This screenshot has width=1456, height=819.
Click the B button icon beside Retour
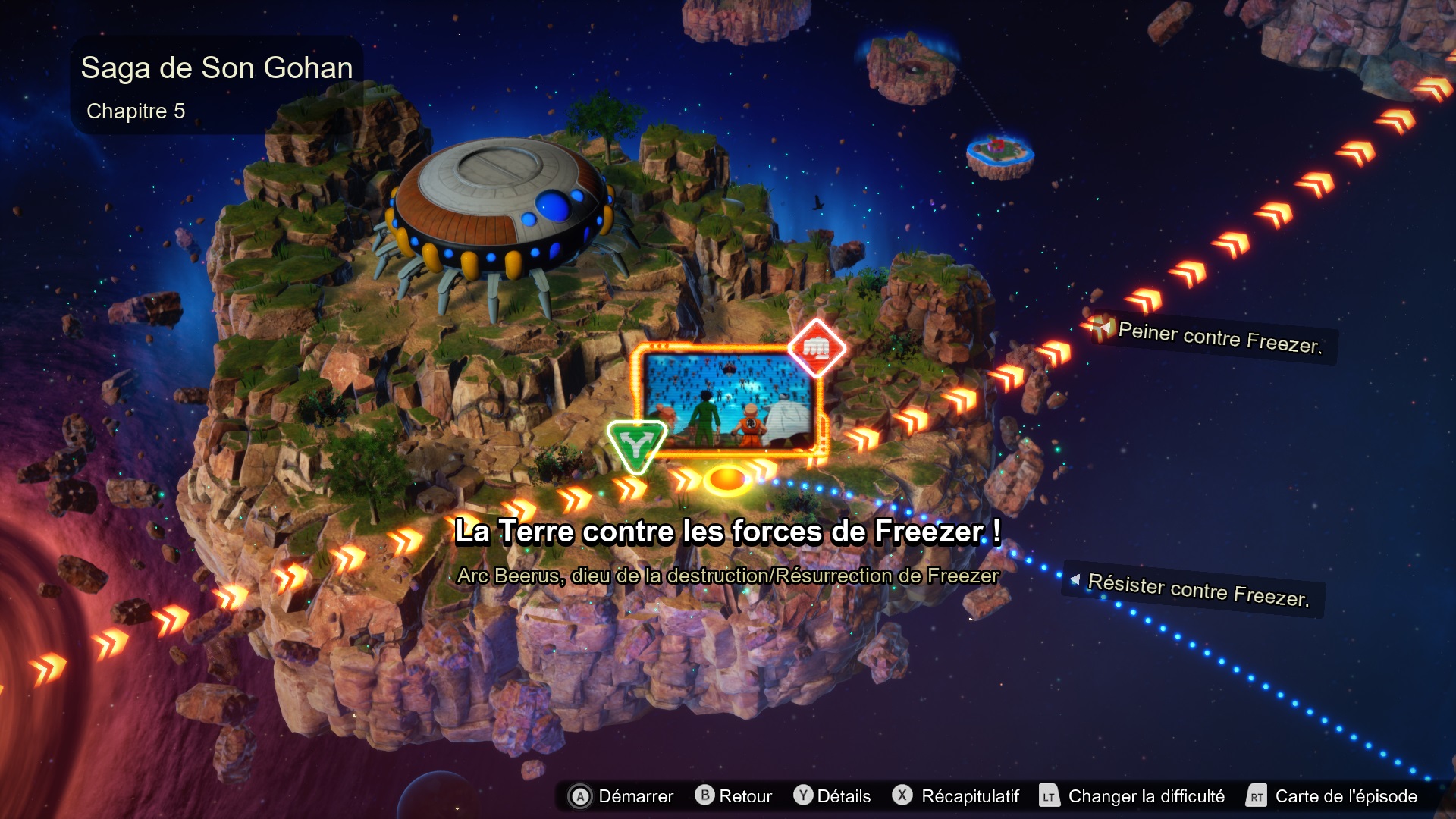pos(705,797)
